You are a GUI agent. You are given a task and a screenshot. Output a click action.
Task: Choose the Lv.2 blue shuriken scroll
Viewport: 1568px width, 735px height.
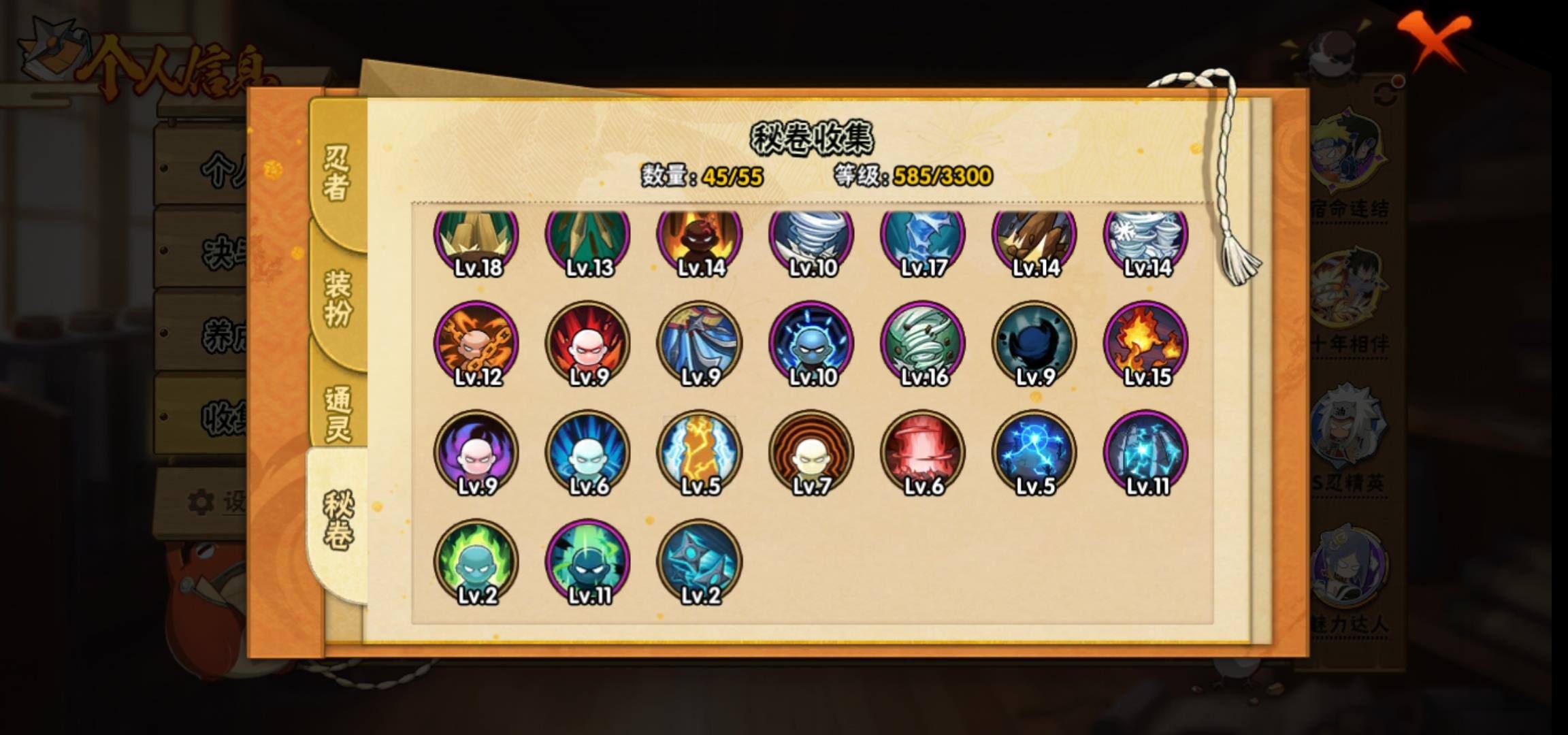[700, 561]
